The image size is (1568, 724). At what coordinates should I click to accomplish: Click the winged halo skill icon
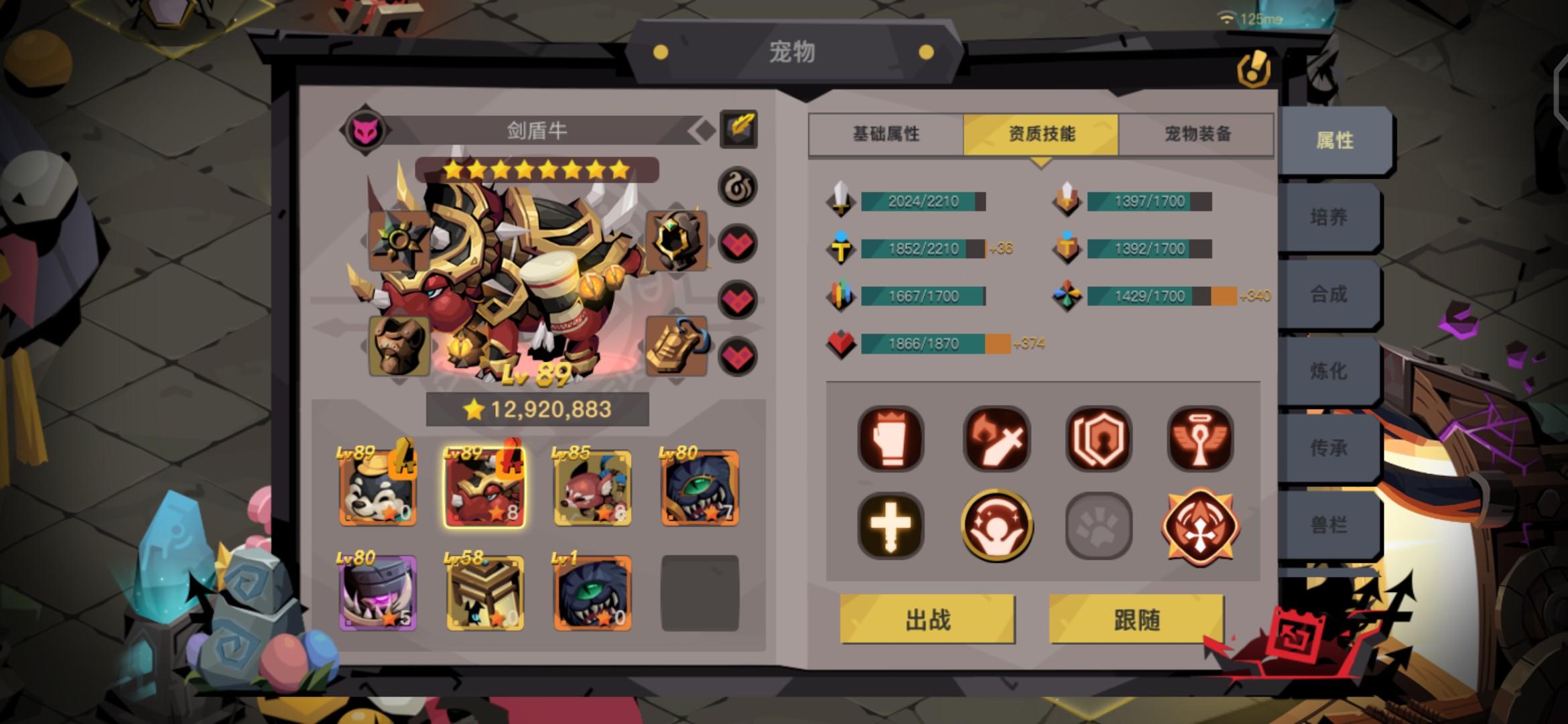point(1203,439)
